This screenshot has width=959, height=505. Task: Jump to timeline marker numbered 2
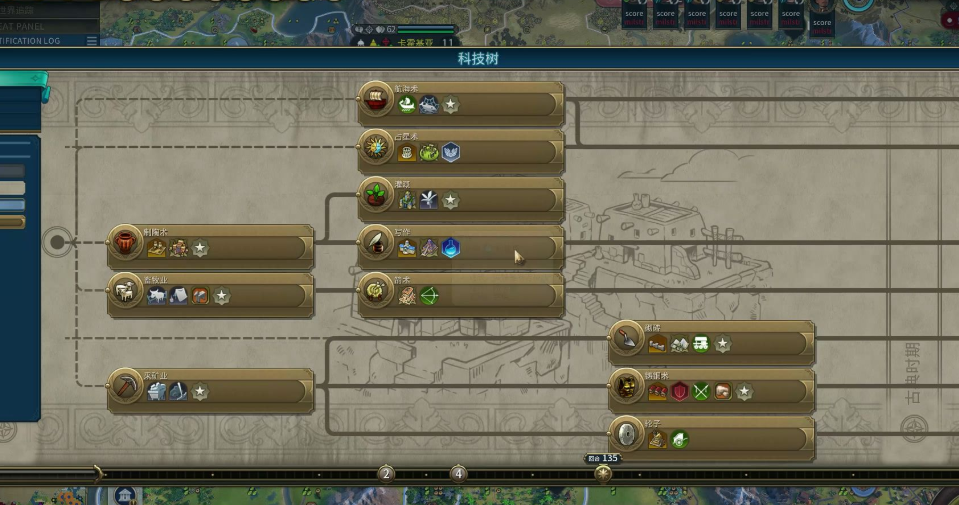pos(386,473)
